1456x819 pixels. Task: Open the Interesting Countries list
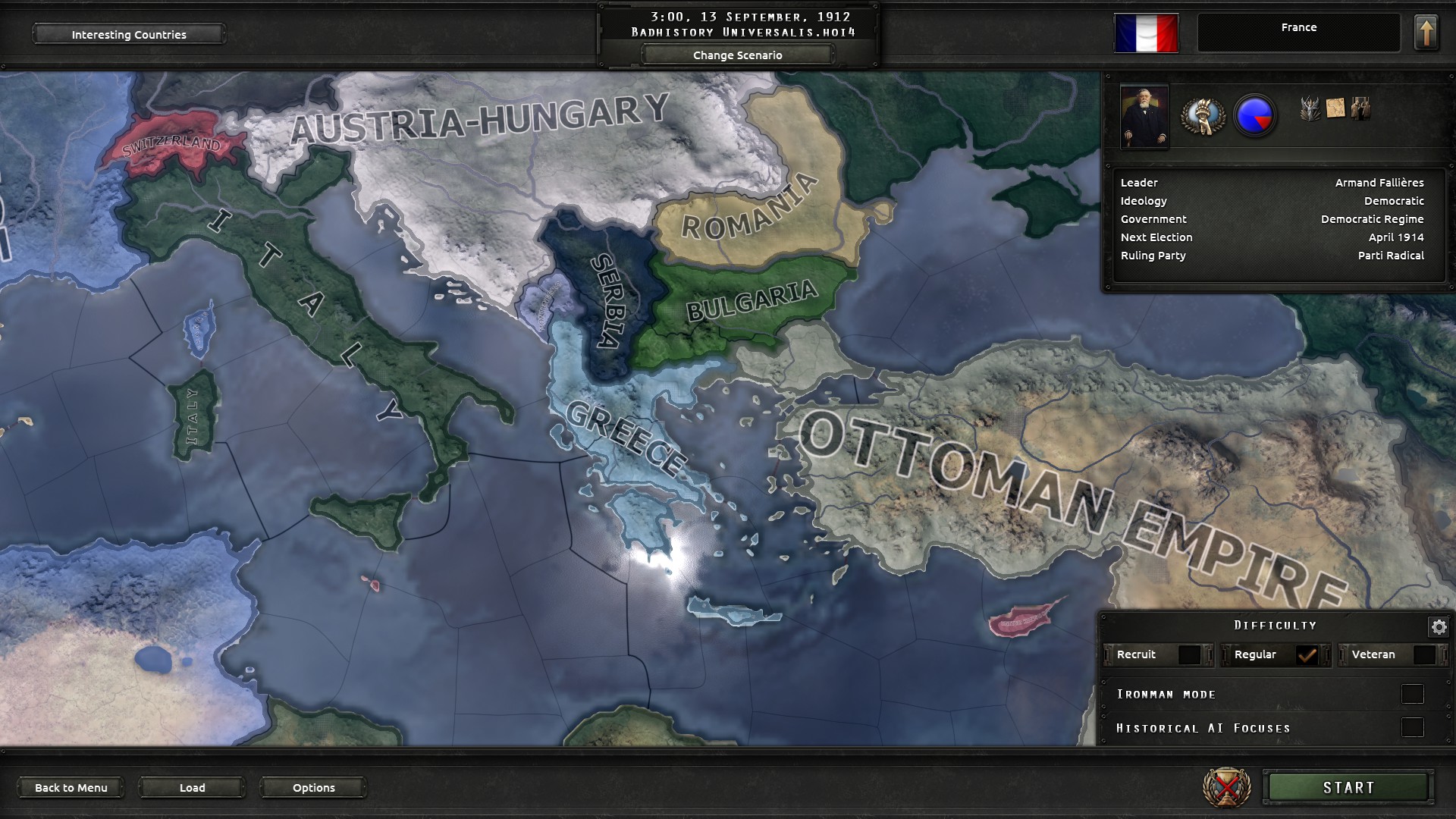(x=128, y=34)
